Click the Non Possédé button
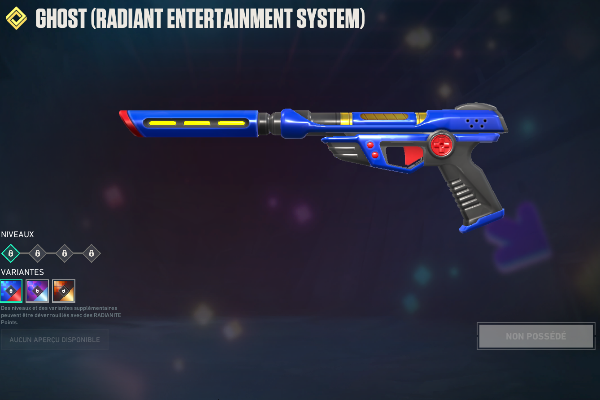600x400 pixels. click(536, 336)
